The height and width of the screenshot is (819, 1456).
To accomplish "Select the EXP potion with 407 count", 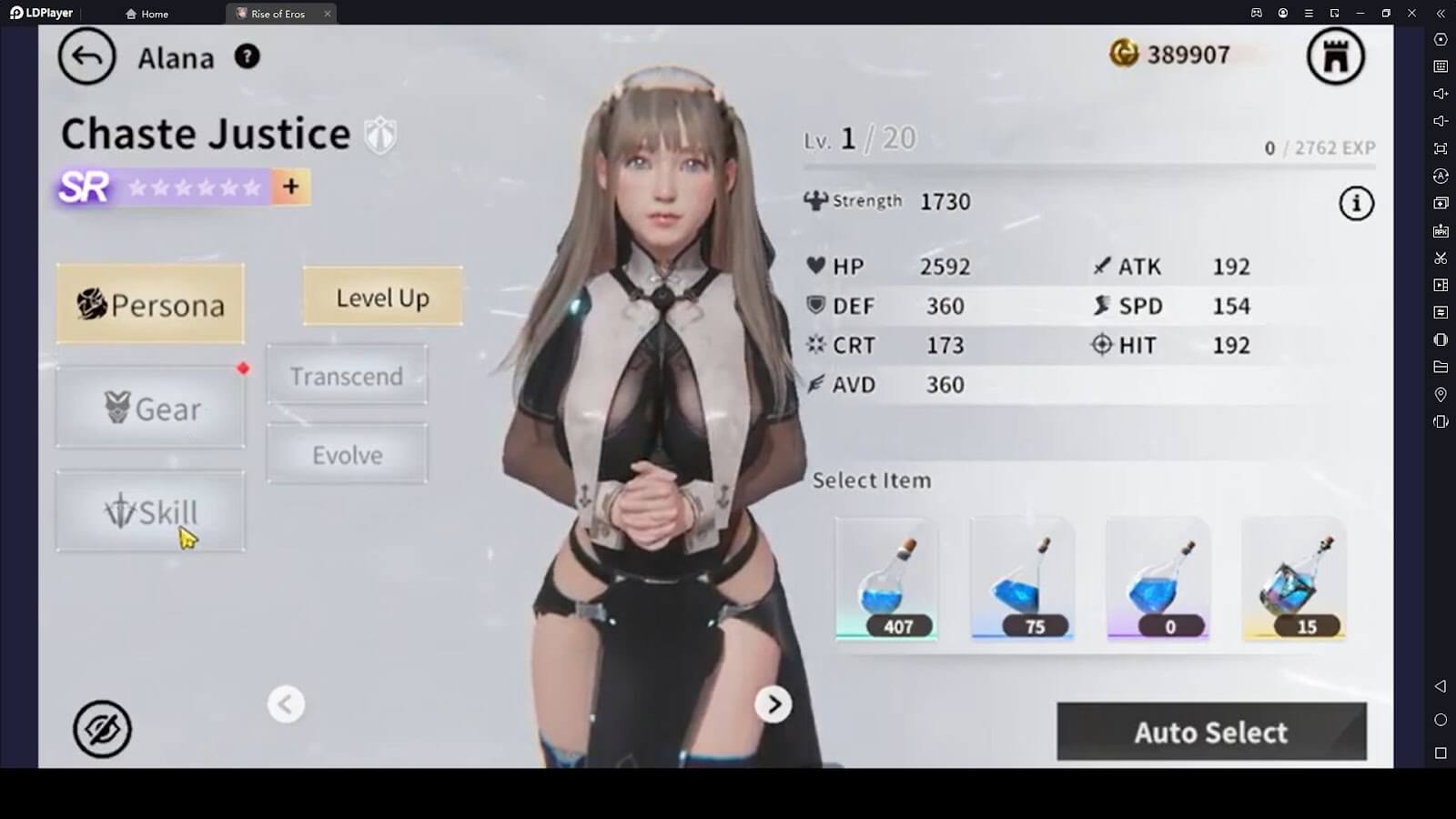I will tap(886, 579).
